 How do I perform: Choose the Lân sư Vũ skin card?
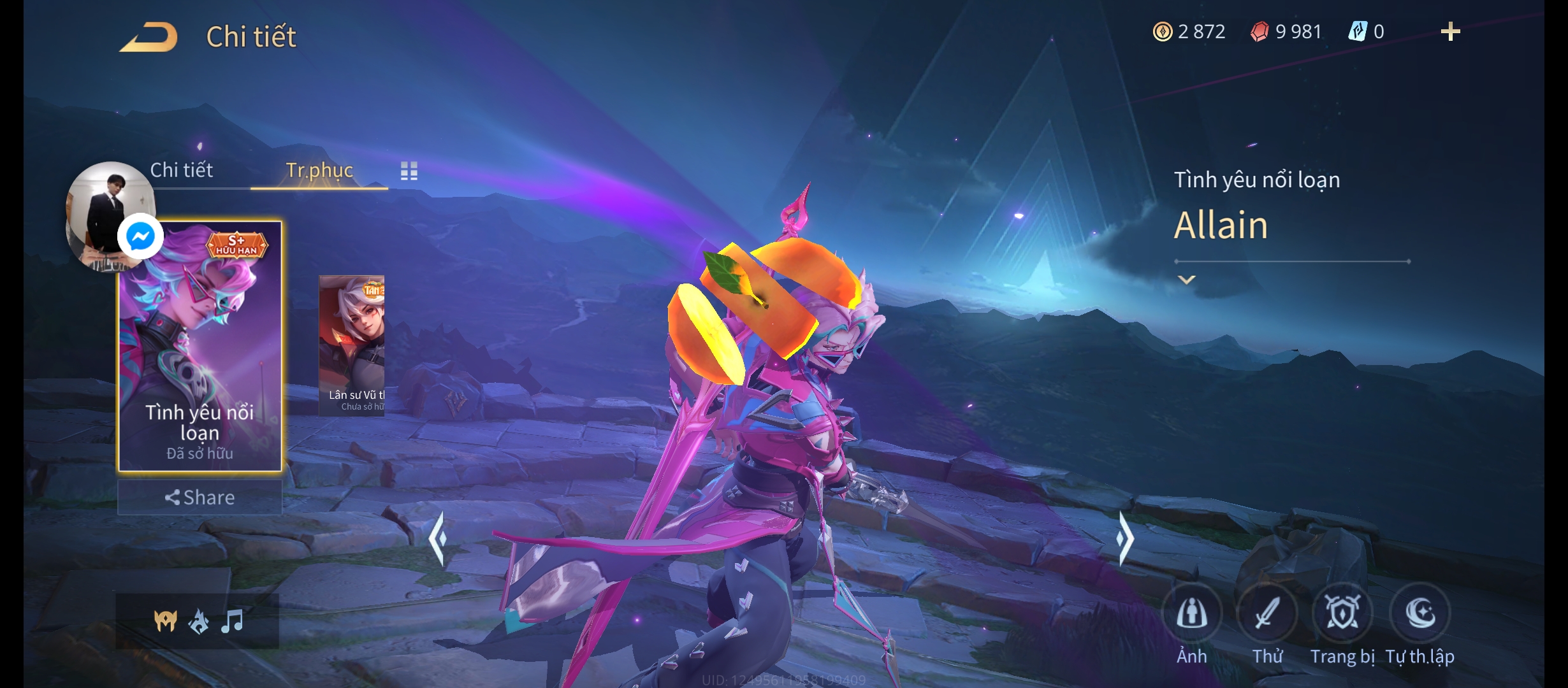coord(352,345)
